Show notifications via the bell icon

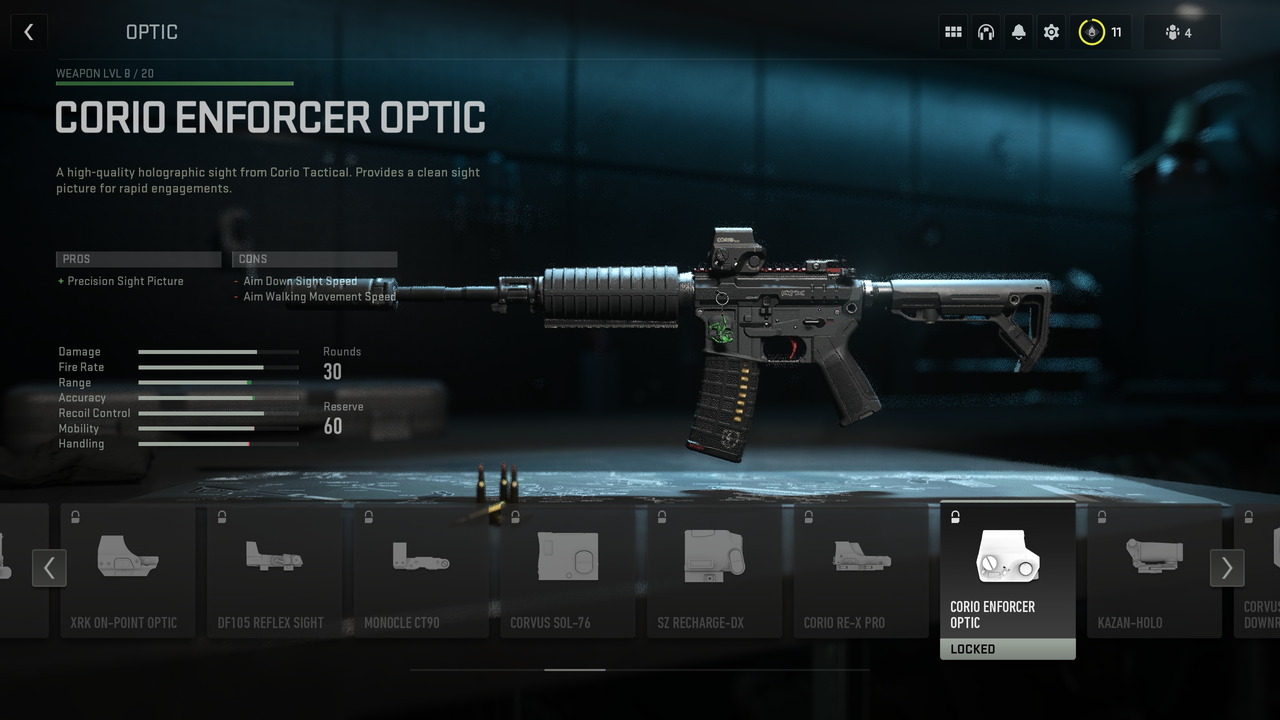[1018, 32]
